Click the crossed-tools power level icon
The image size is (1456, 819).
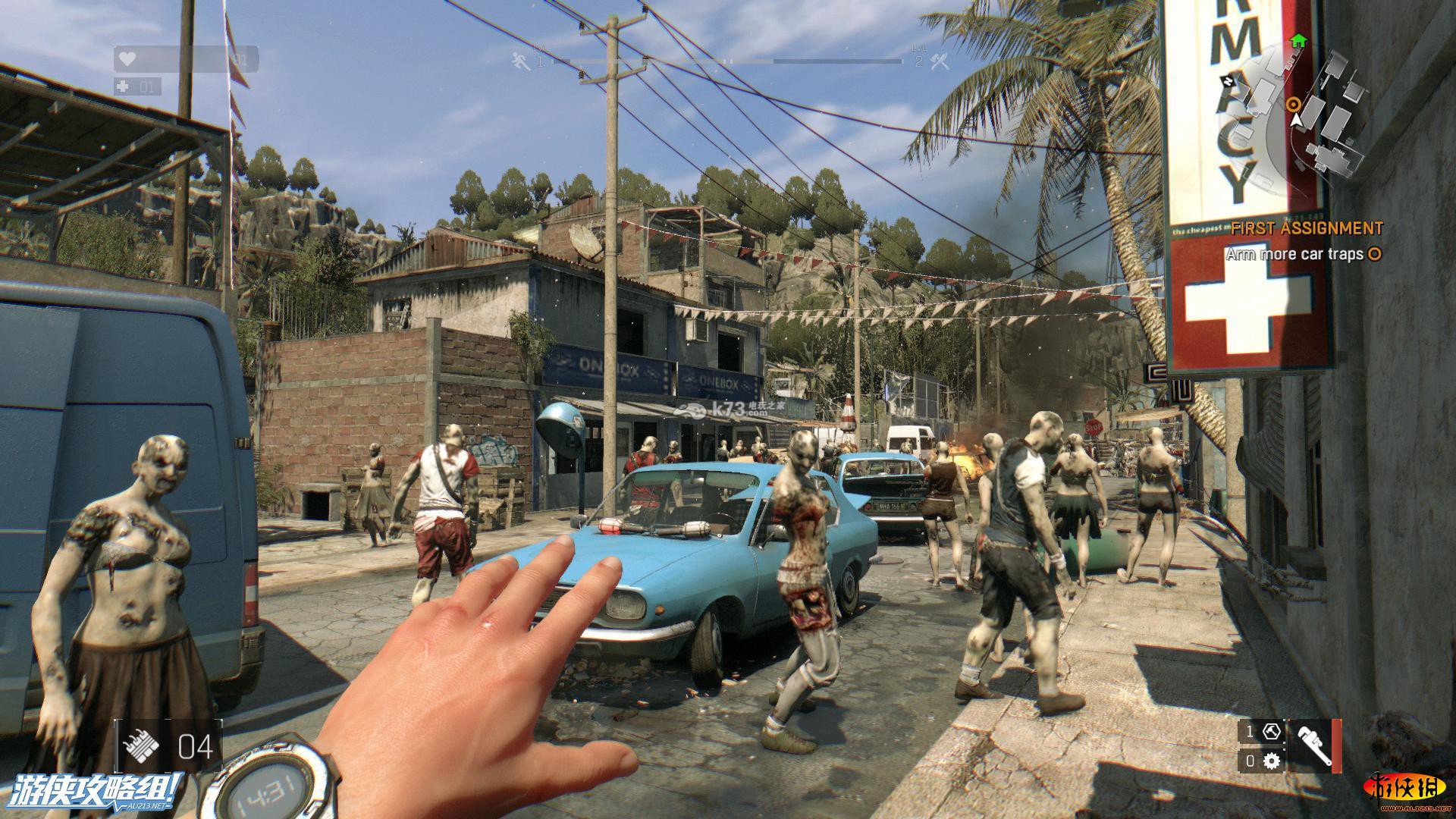940,61
